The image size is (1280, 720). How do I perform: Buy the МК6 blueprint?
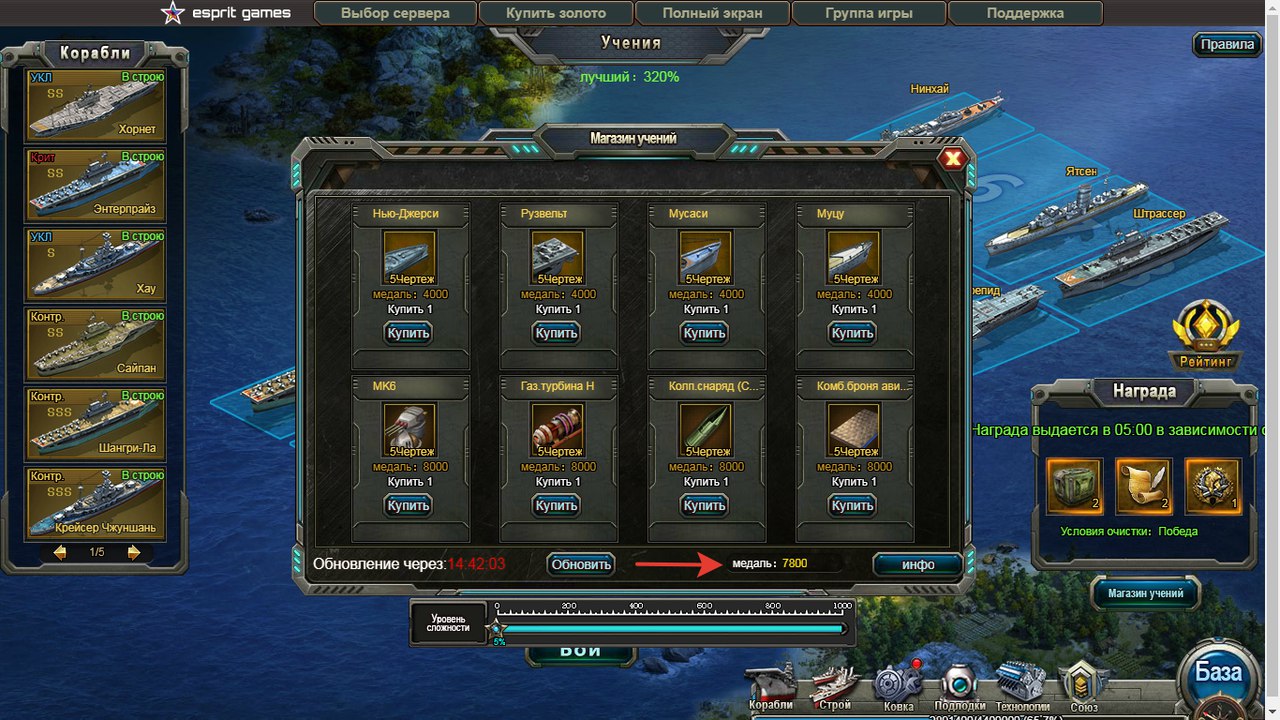pyautogui.click(x=407, y=505)
